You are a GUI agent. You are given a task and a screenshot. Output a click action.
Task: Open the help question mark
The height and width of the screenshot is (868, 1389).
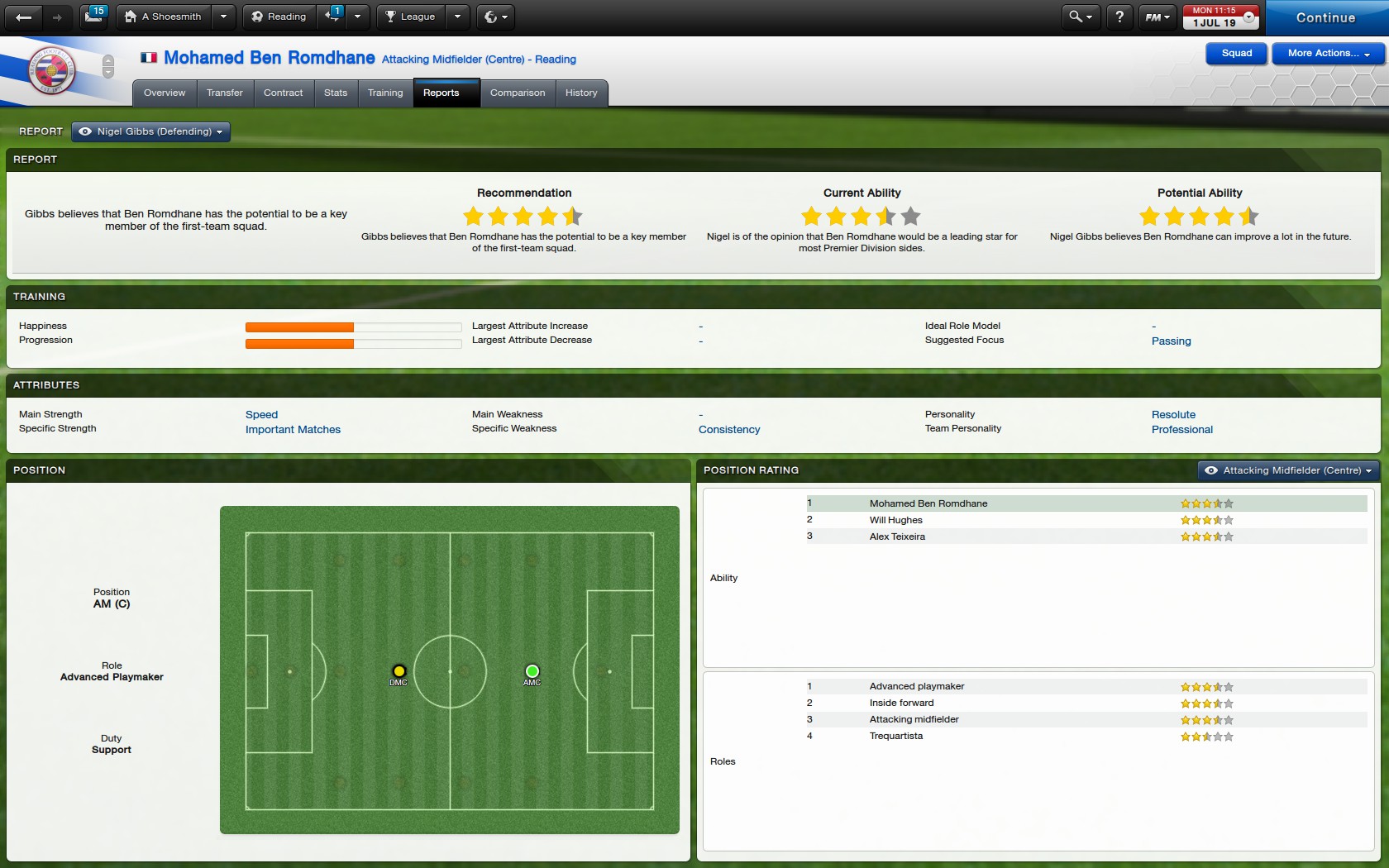click(1119, 17)
